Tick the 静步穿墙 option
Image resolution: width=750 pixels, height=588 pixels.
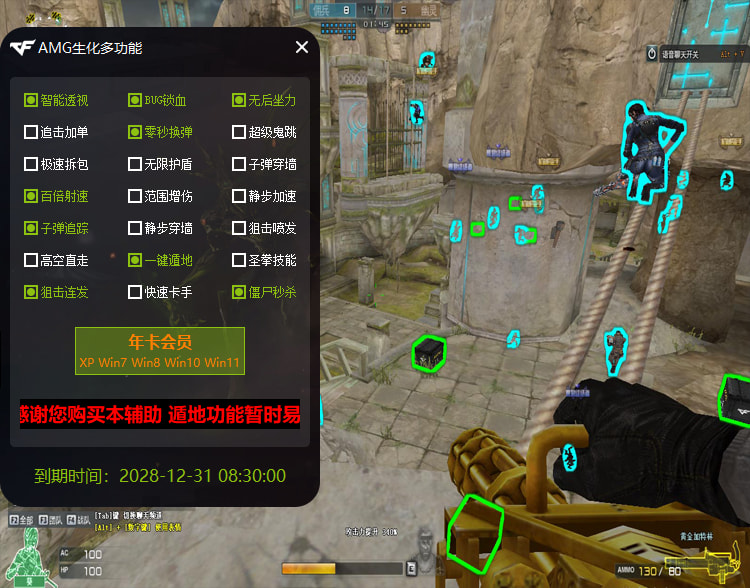(135, 228)
